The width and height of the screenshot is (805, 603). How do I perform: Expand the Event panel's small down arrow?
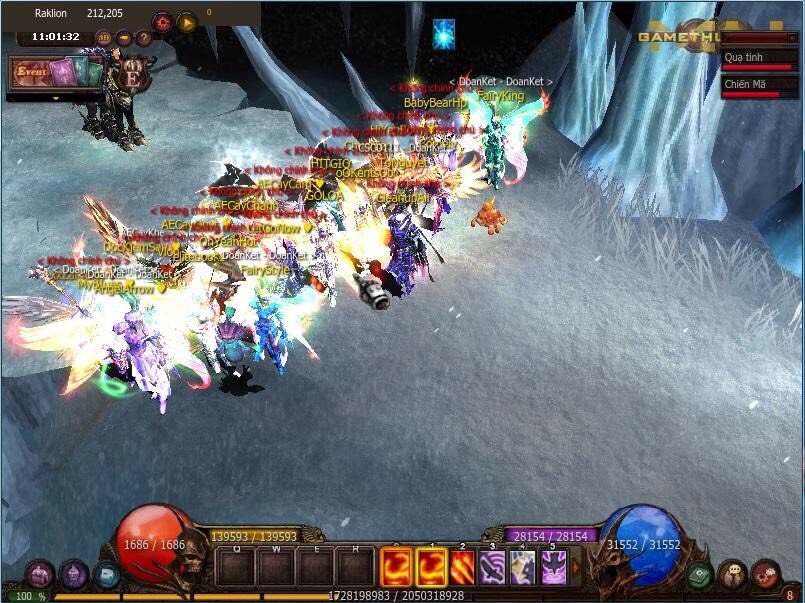click(x=57, y=97)
